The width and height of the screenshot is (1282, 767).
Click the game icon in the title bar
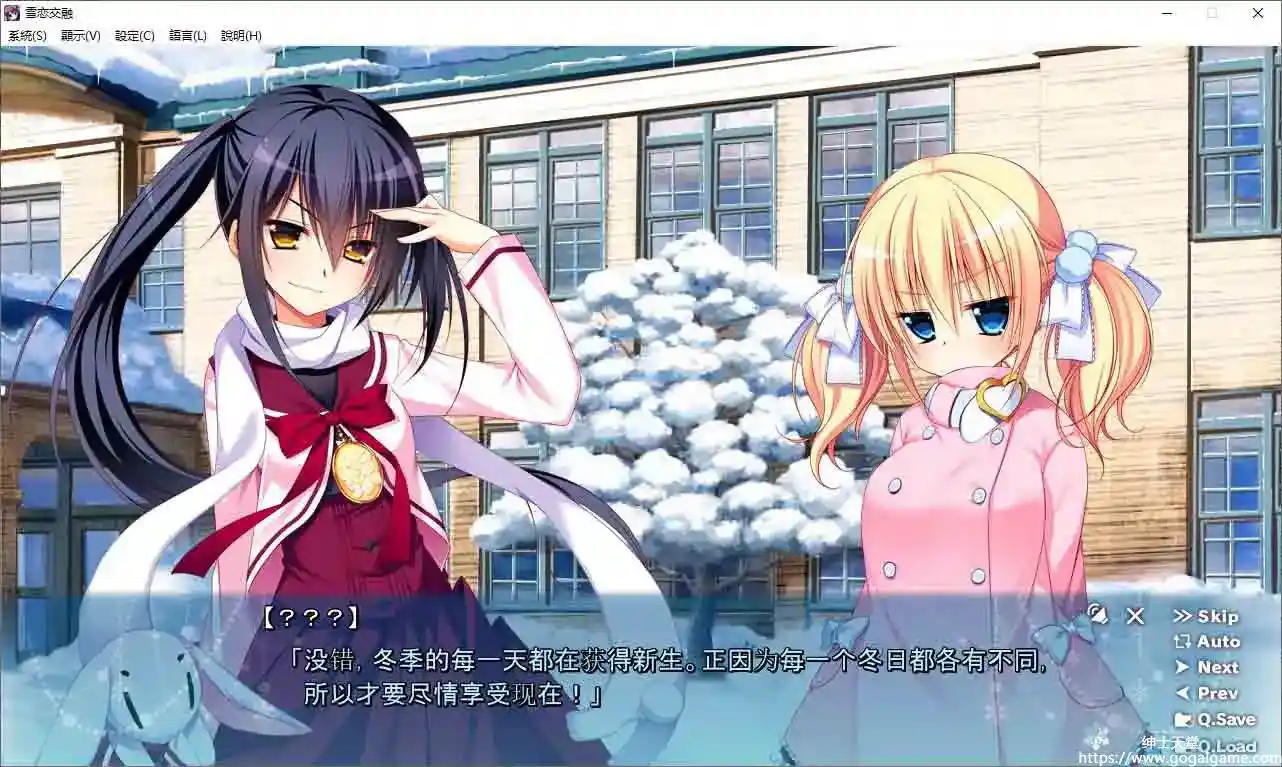coord(11,13)
